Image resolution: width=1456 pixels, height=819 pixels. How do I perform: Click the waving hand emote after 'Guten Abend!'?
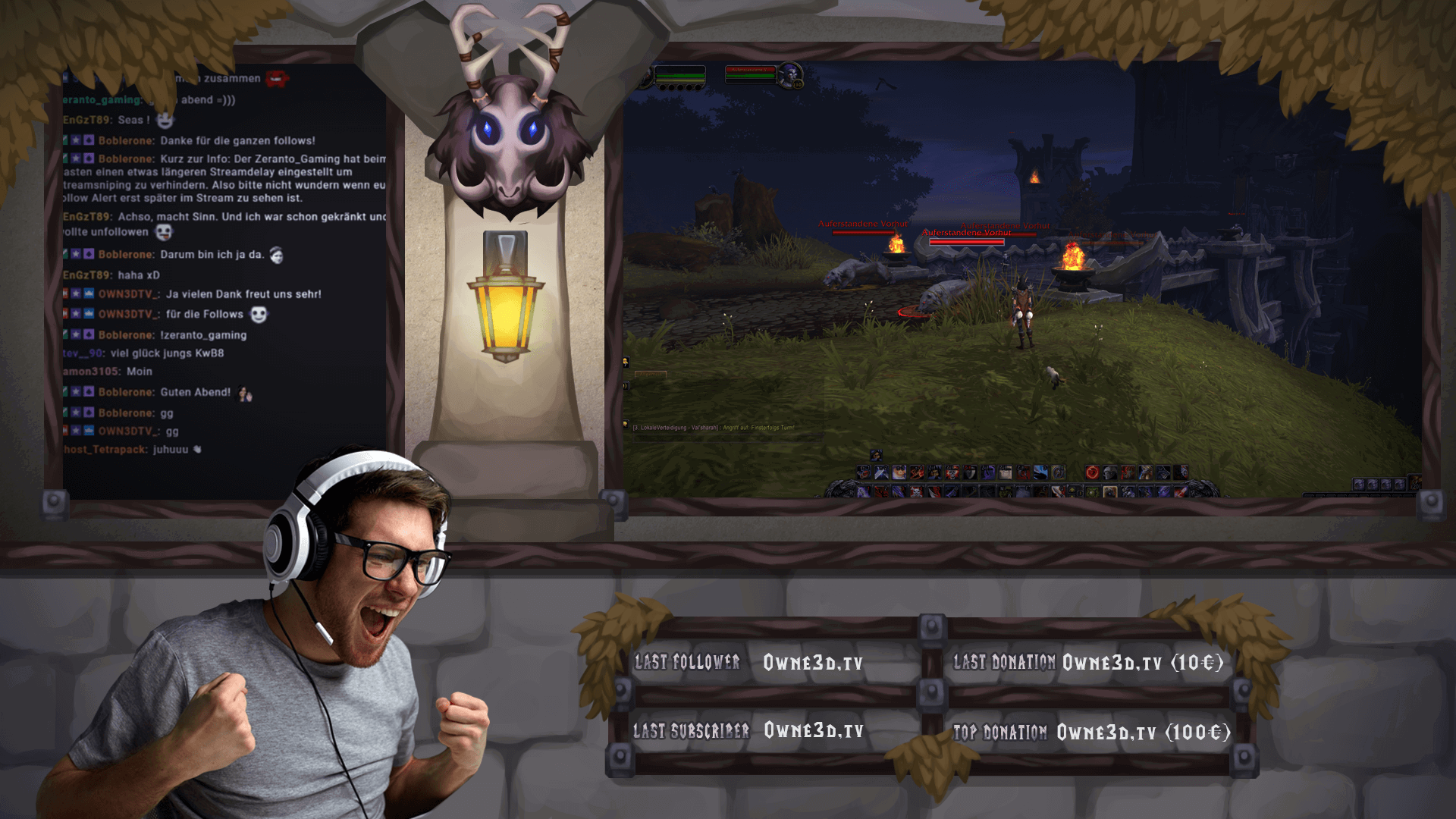click(244, 394)
